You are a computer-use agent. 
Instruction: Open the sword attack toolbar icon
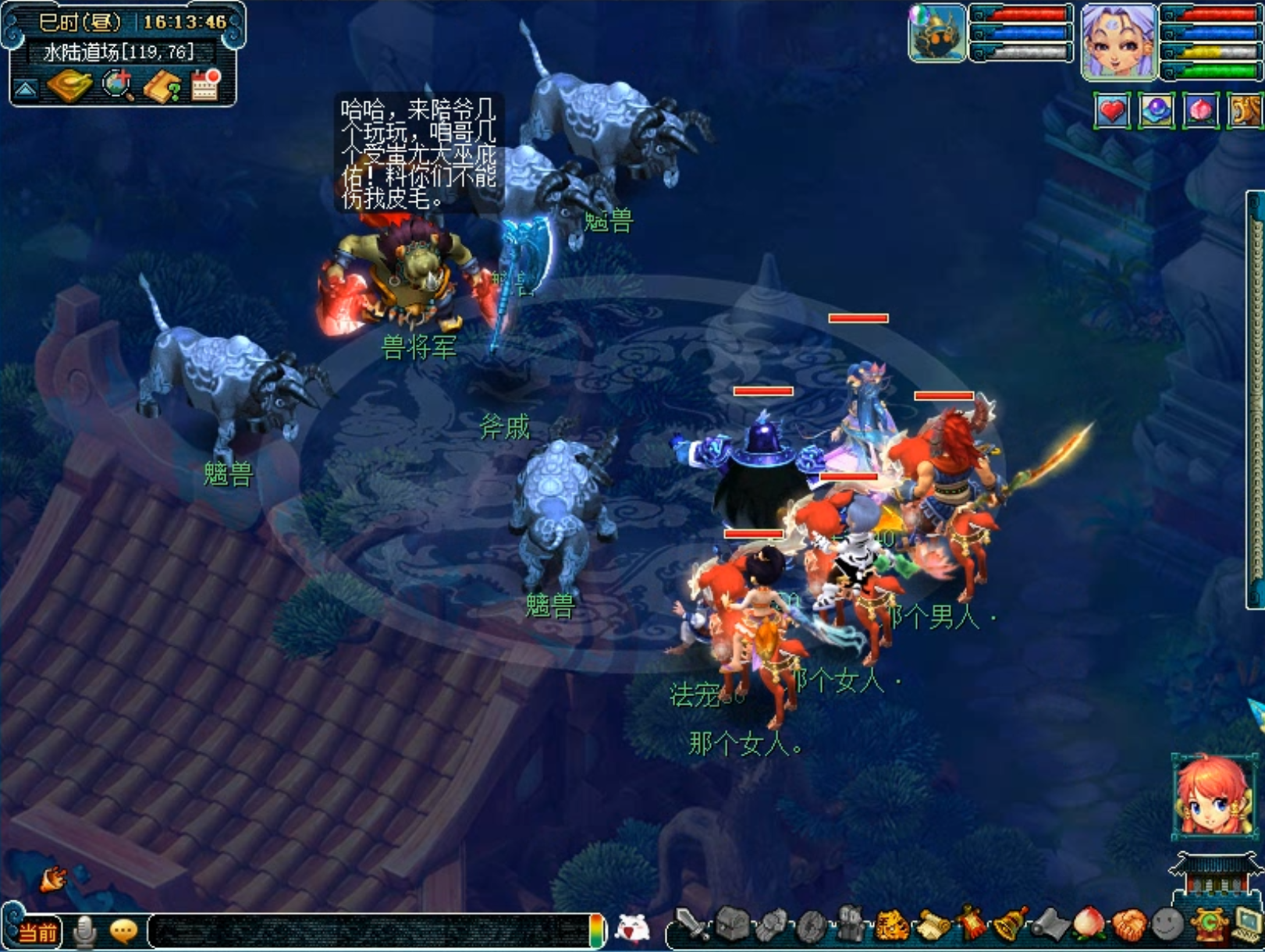(691, 925)
